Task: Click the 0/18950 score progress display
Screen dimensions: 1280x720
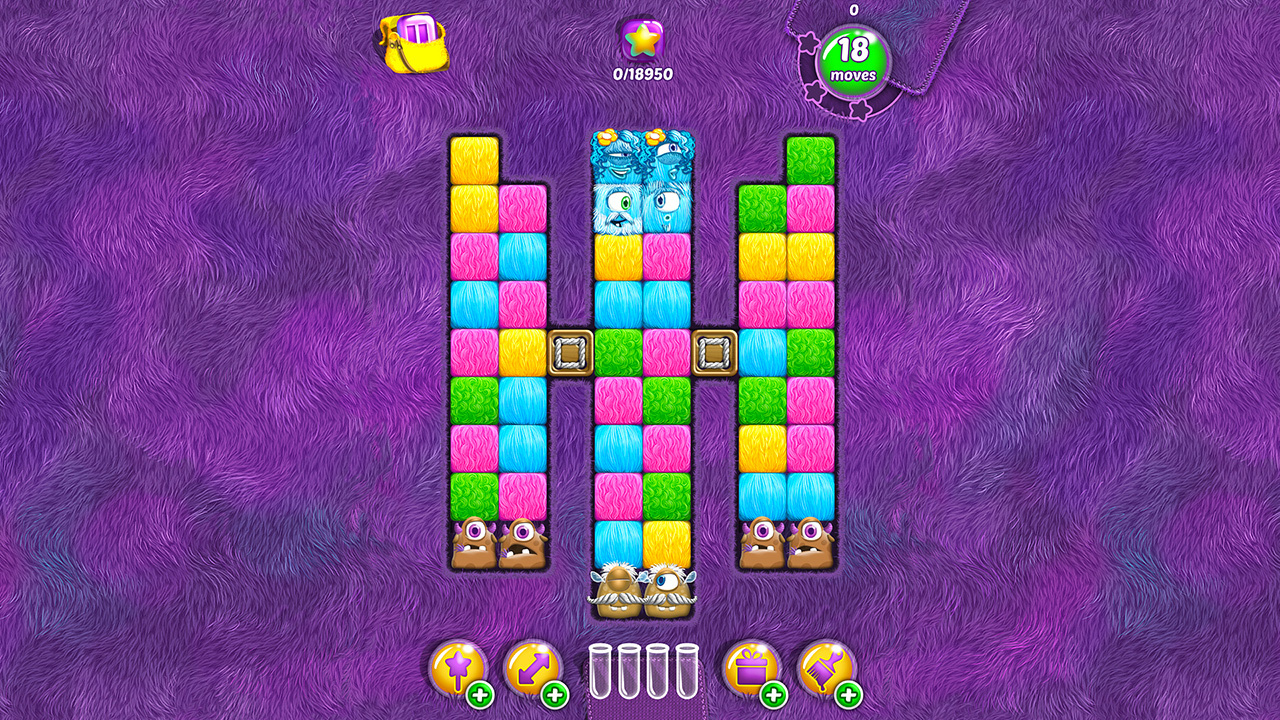Action: coord(643,72)
